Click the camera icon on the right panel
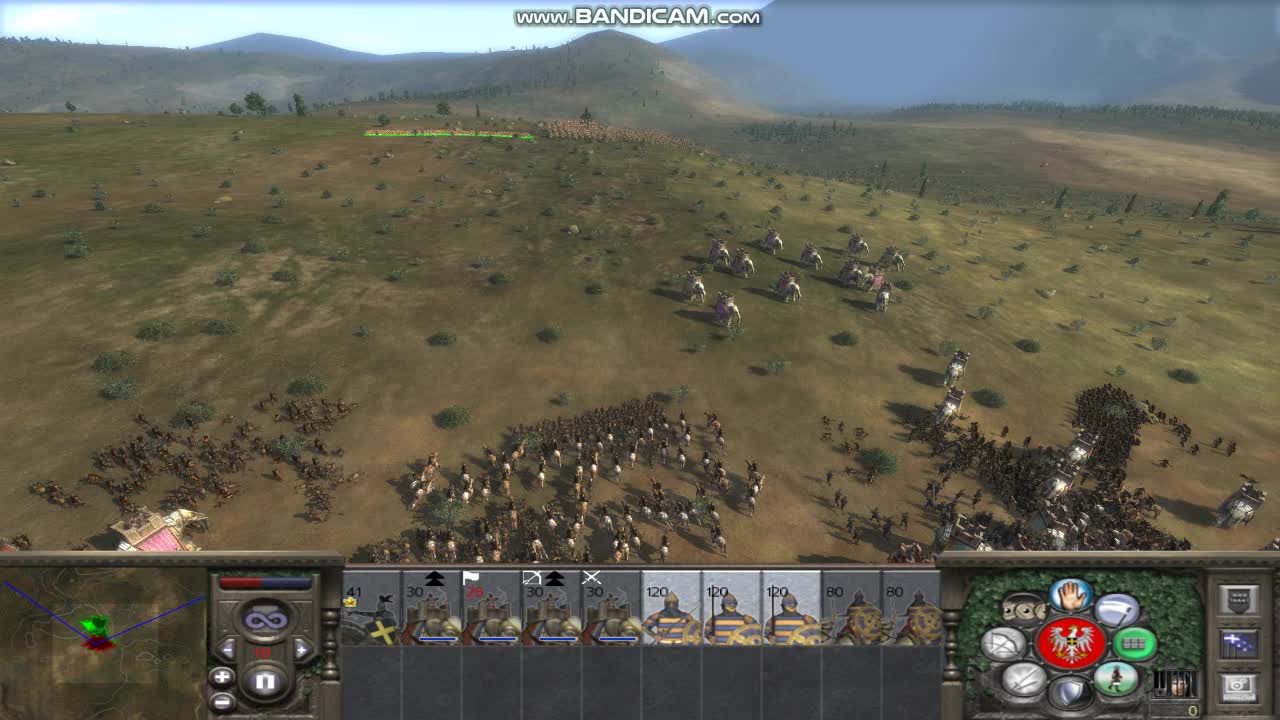This screenshot has height=720, width=1280. pos(1236,685)
